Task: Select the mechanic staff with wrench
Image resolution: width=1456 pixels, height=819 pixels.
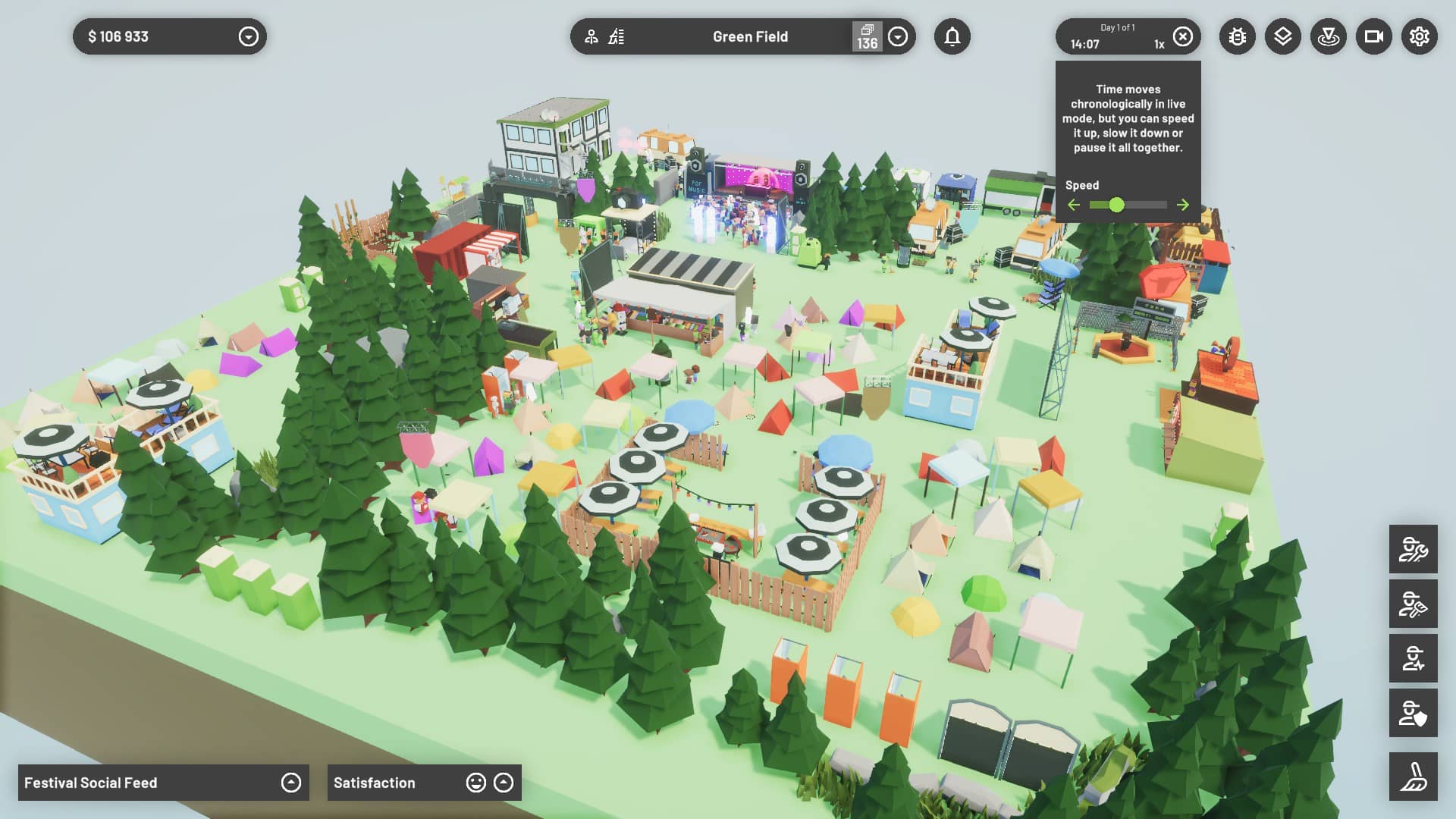Action: coord(1414,549)
